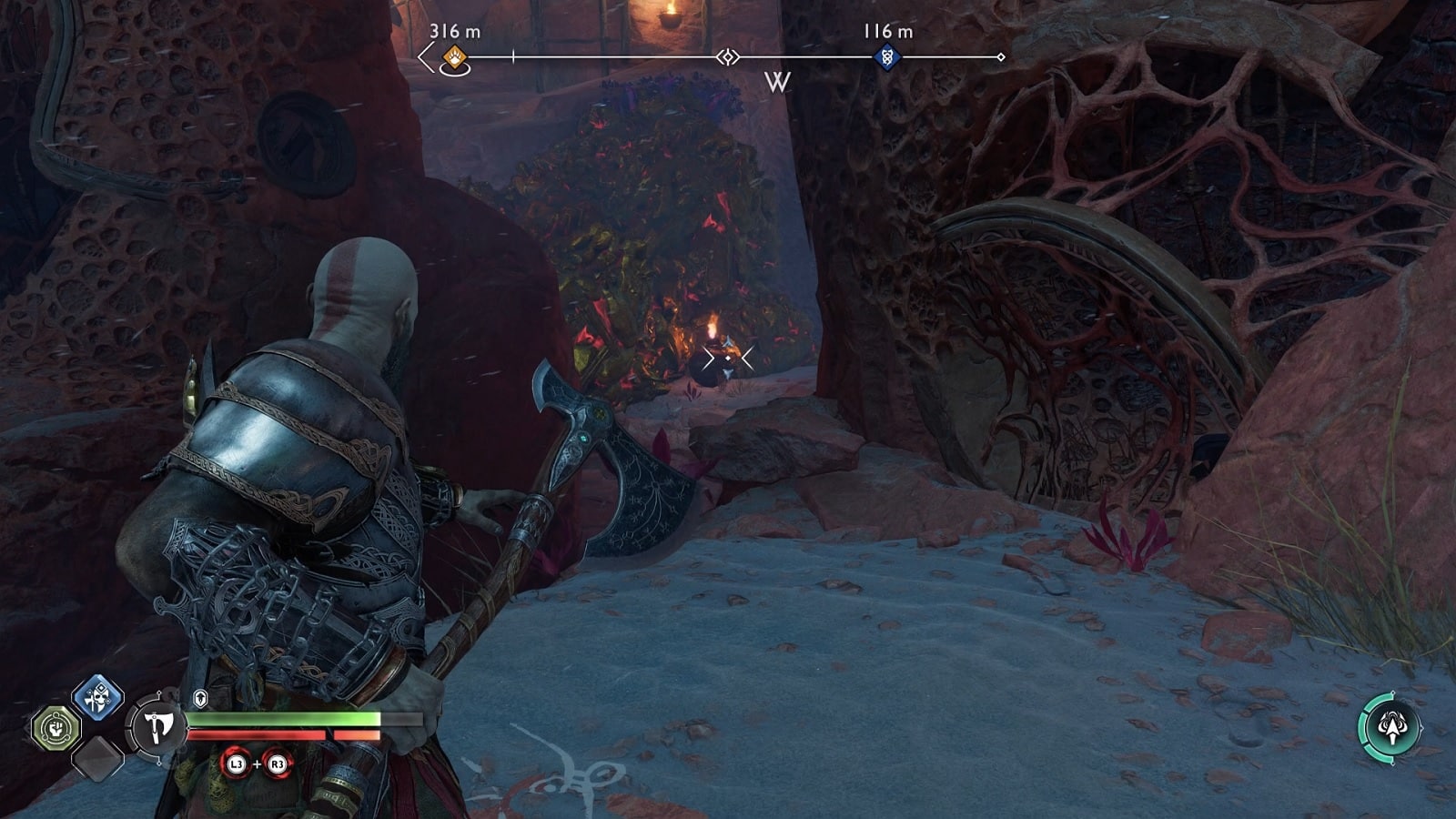1456x819 pixels.
Task: Click the compass center diamond indicator
Action: pos(727,58)
